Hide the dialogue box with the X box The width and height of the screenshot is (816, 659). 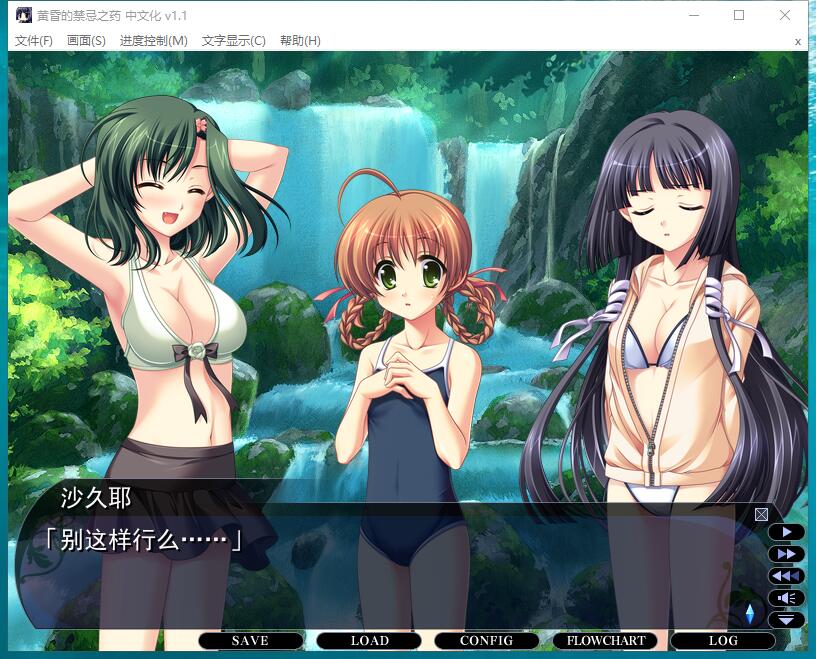761,514
